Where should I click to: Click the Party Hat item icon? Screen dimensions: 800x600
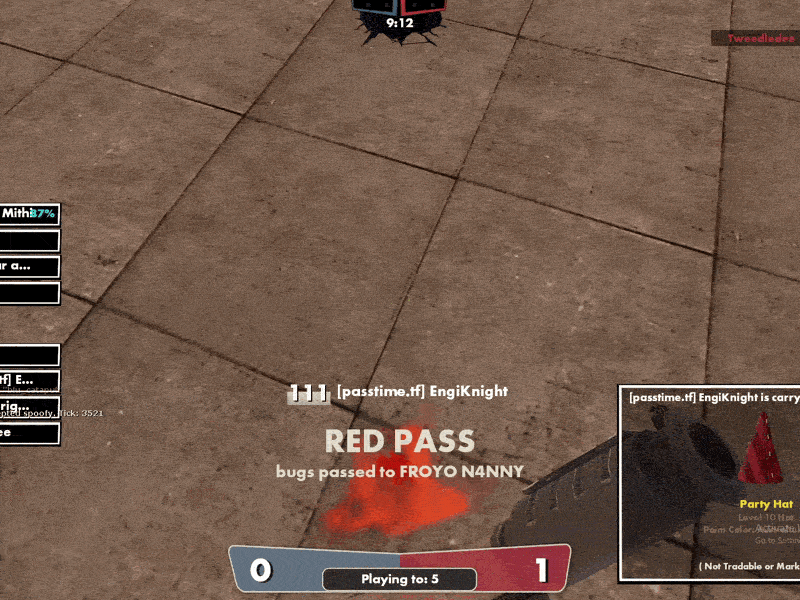765,448
